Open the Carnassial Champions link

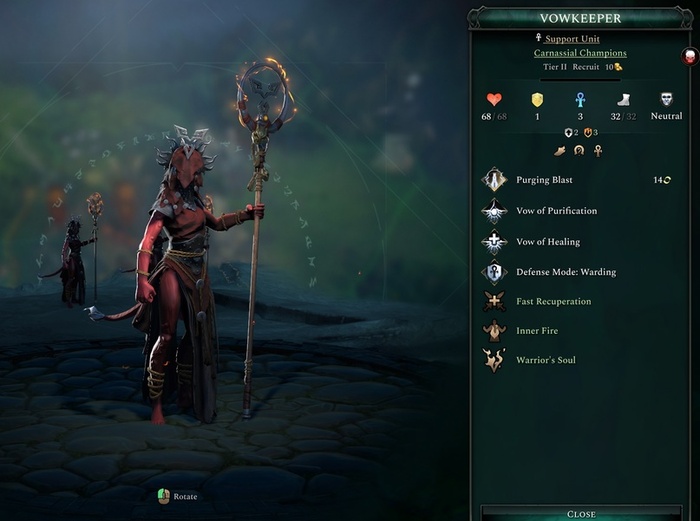click(x=580, y=53)
